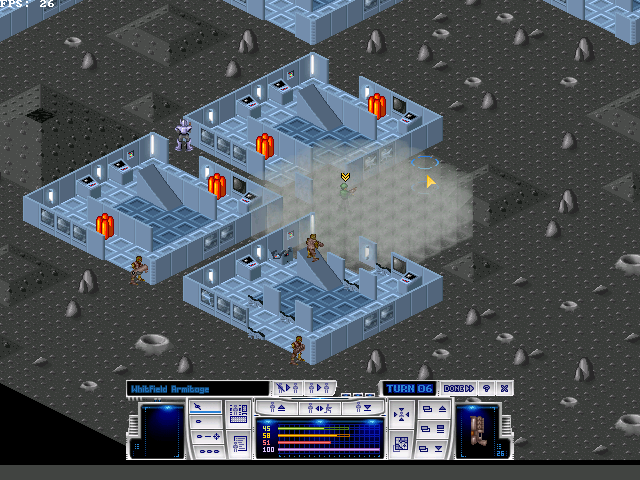The height and width of the screenshot is (480, 640).
Task: Open the tactical map overview
Action: click(x=401, y=443)
